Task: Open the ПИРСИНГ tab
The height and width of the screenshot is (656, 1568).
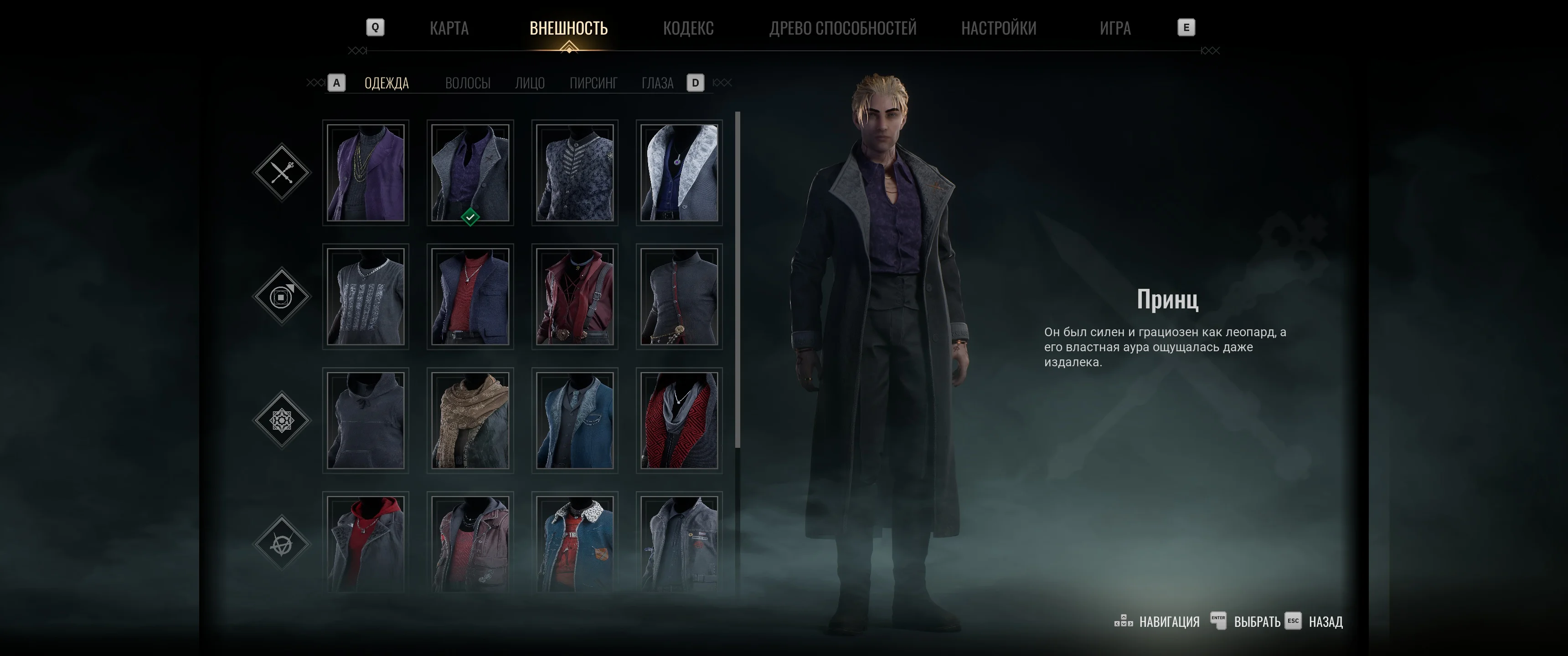Action: tap(594, 83)
